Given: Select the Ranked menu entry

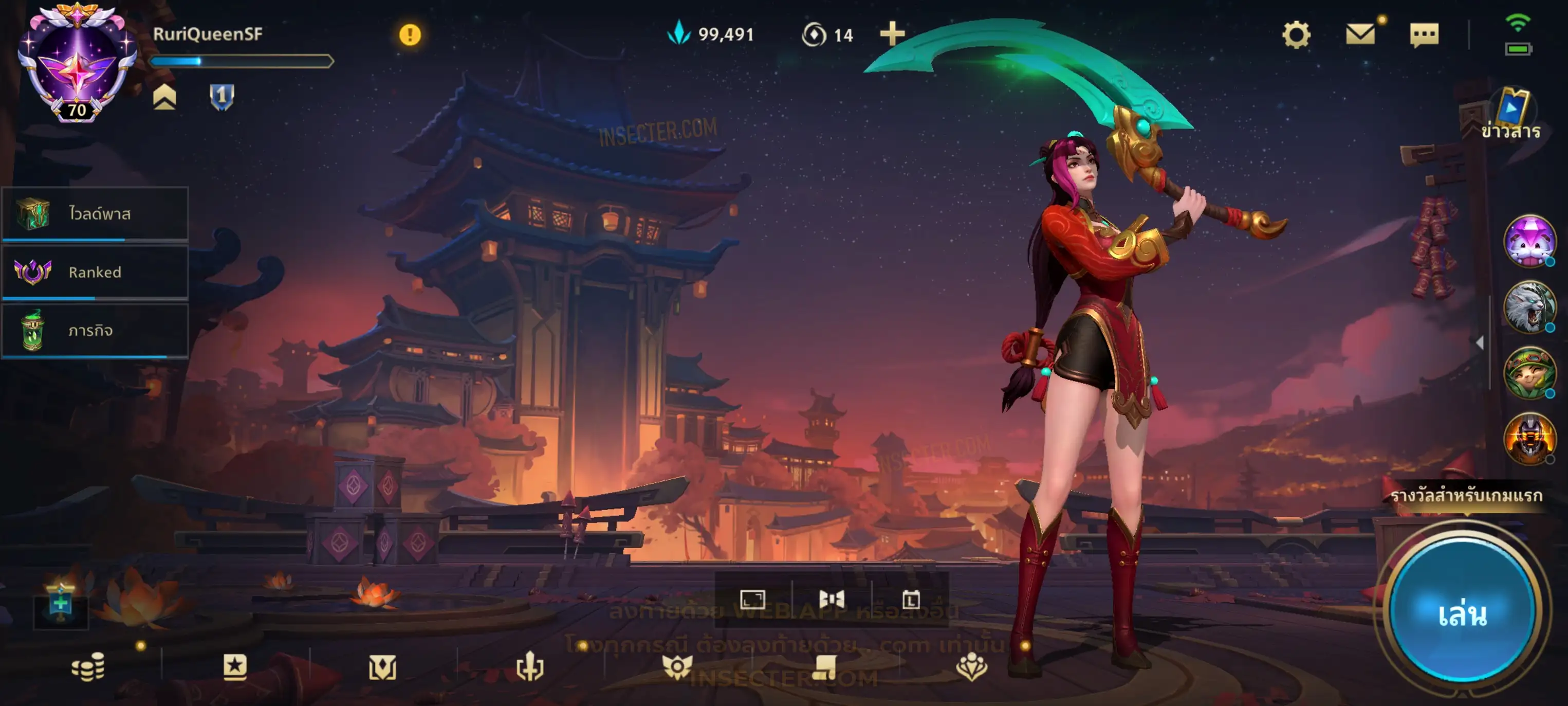Looking at the screenshot, I should [95, 271].
